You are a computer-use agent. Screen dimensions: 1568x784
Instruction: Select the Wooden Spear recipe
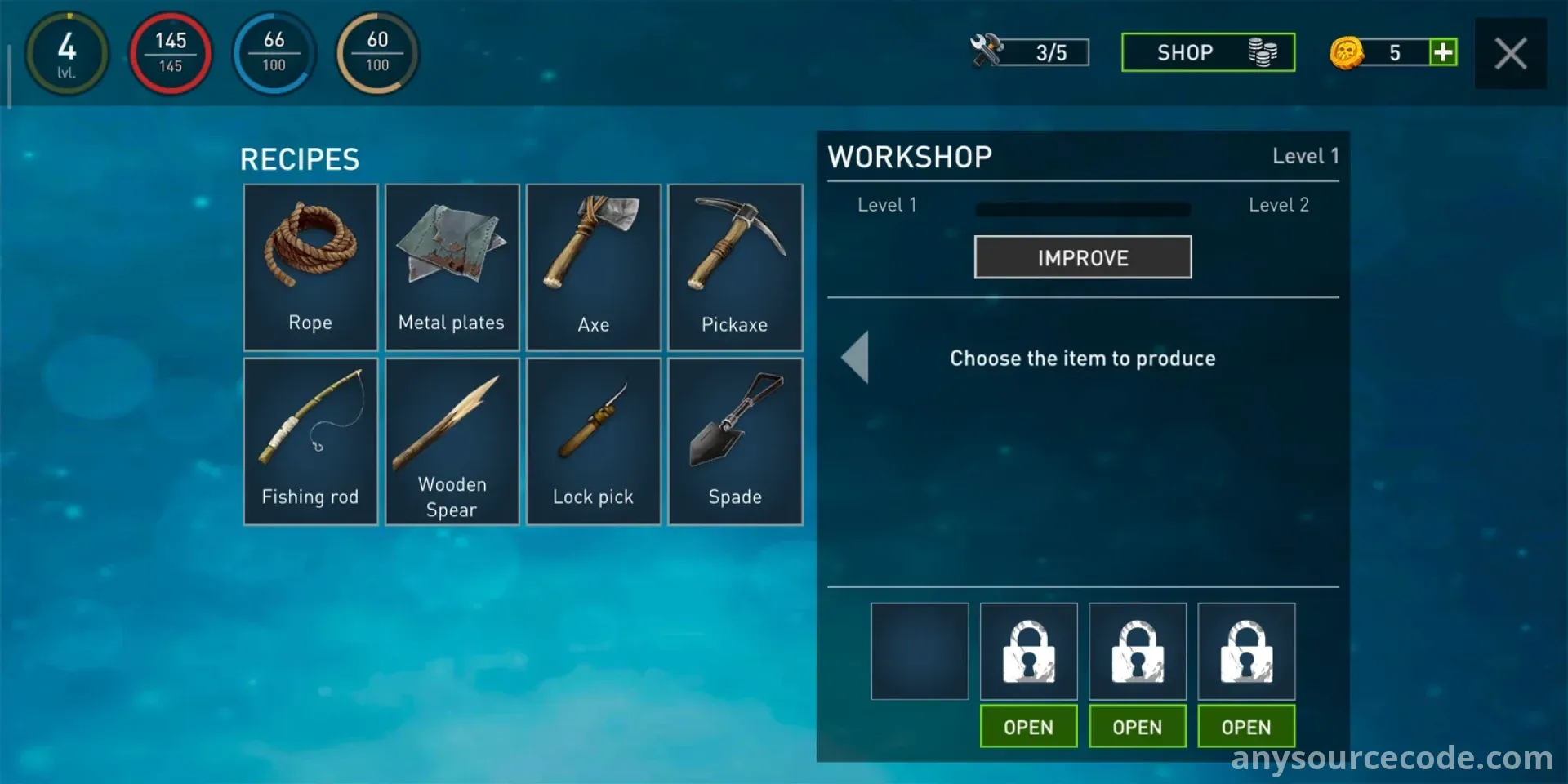tap(452, 441)
